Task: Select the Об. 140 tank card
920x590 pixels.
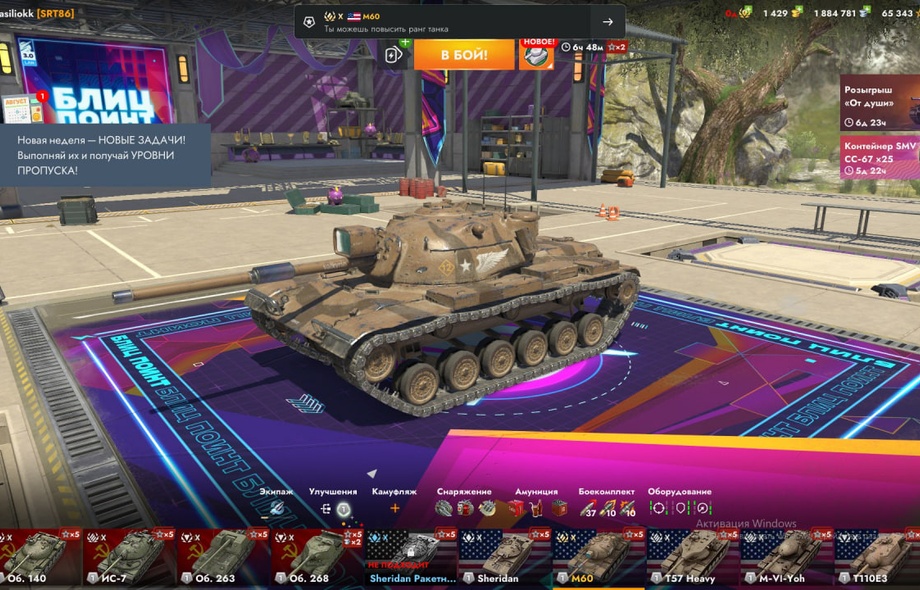Action: coord(37,557)
